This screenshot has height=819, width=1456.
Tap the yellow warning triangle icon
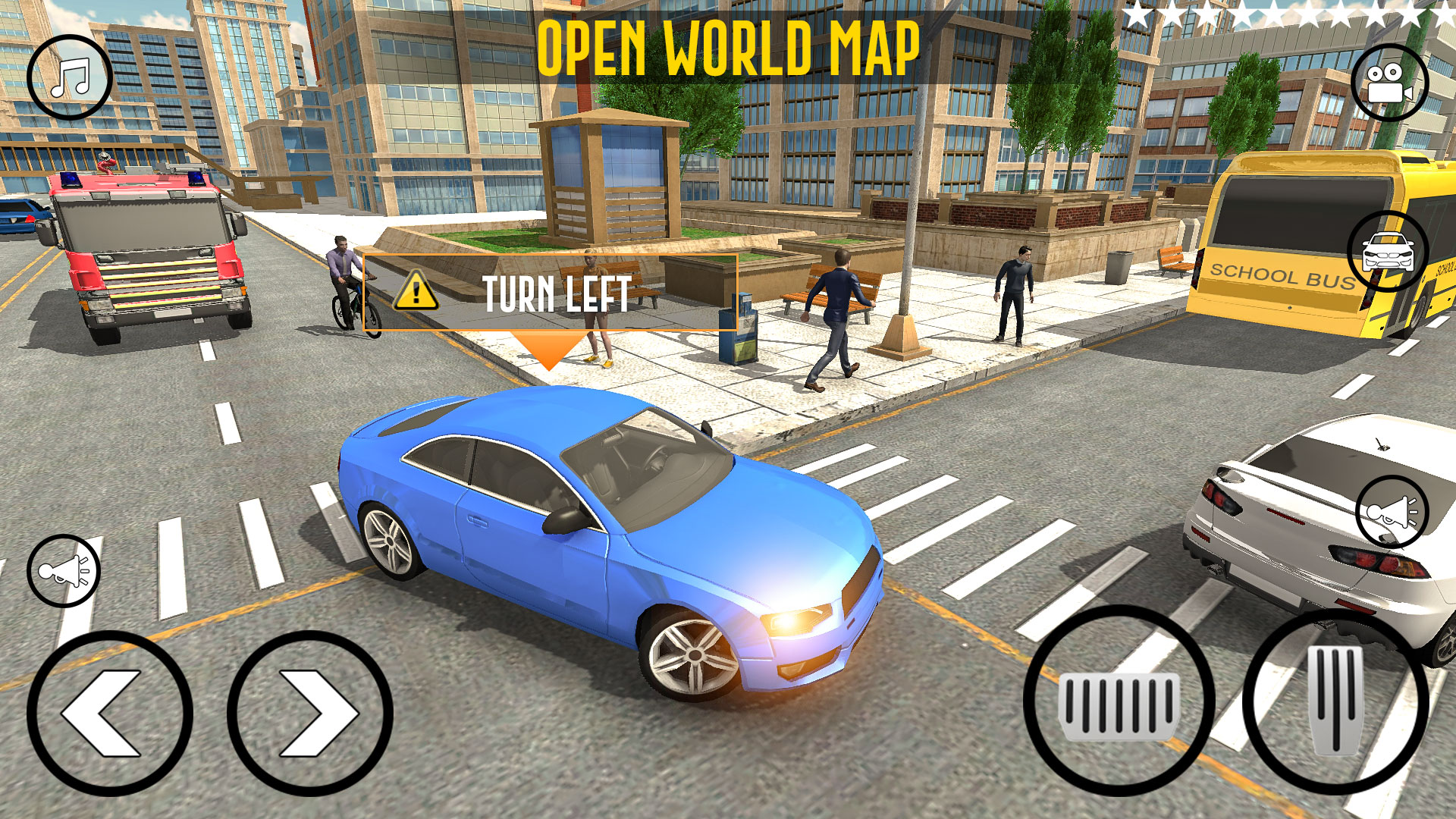pyautogui.click(x=416, y=291)
